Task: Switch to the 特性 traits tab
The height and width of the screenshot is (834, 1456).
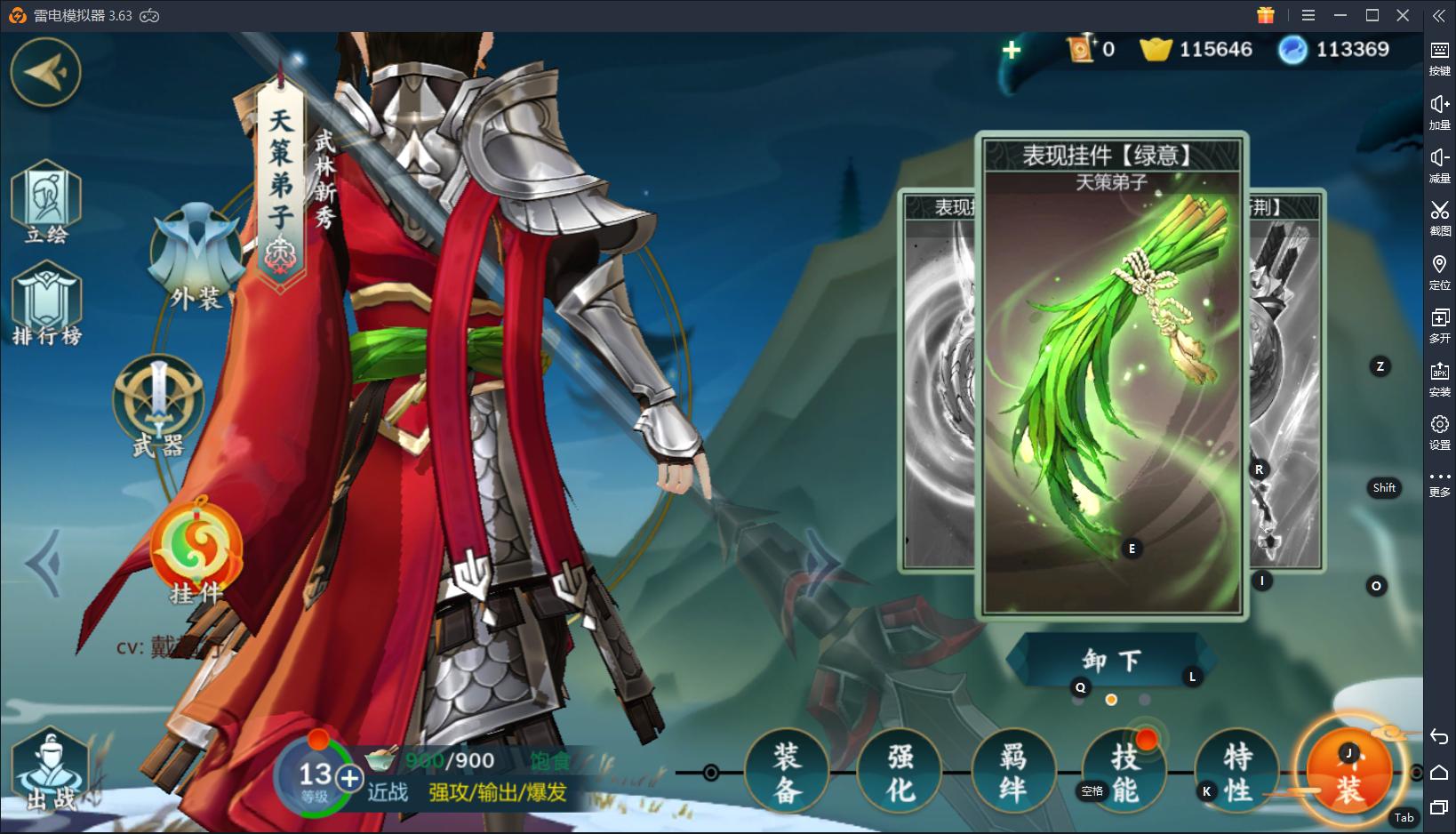Action: [x=1236, y=773]
